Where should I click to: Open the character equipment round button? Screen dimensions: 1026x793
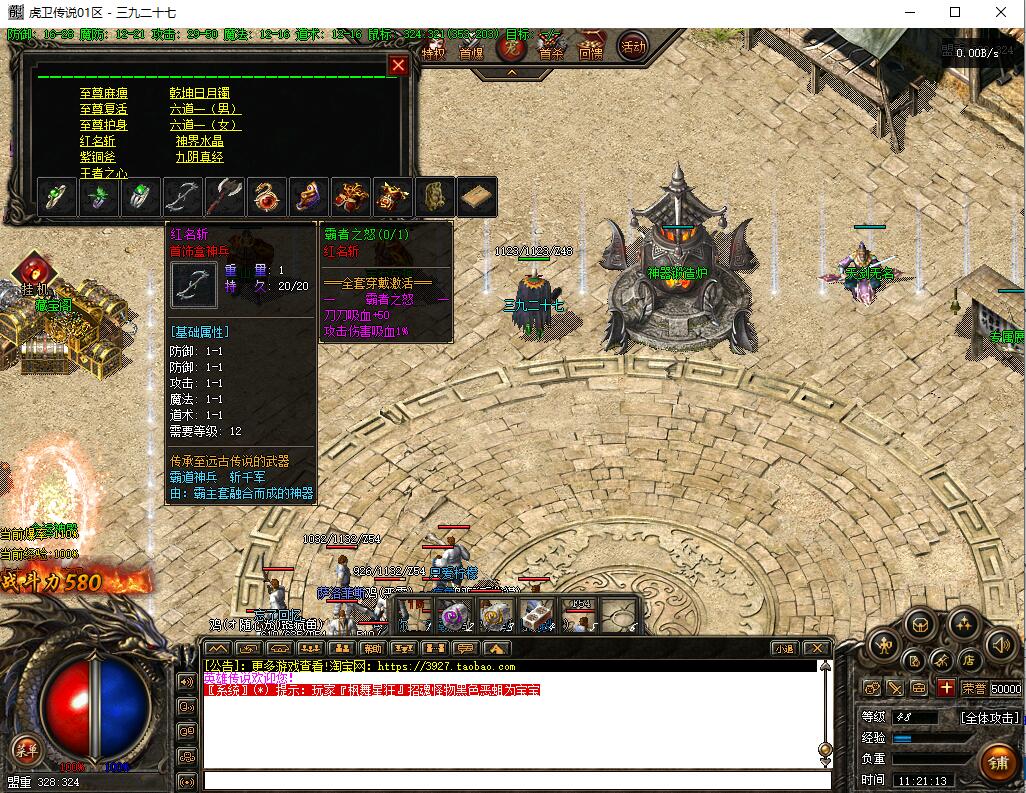[882, 645]
